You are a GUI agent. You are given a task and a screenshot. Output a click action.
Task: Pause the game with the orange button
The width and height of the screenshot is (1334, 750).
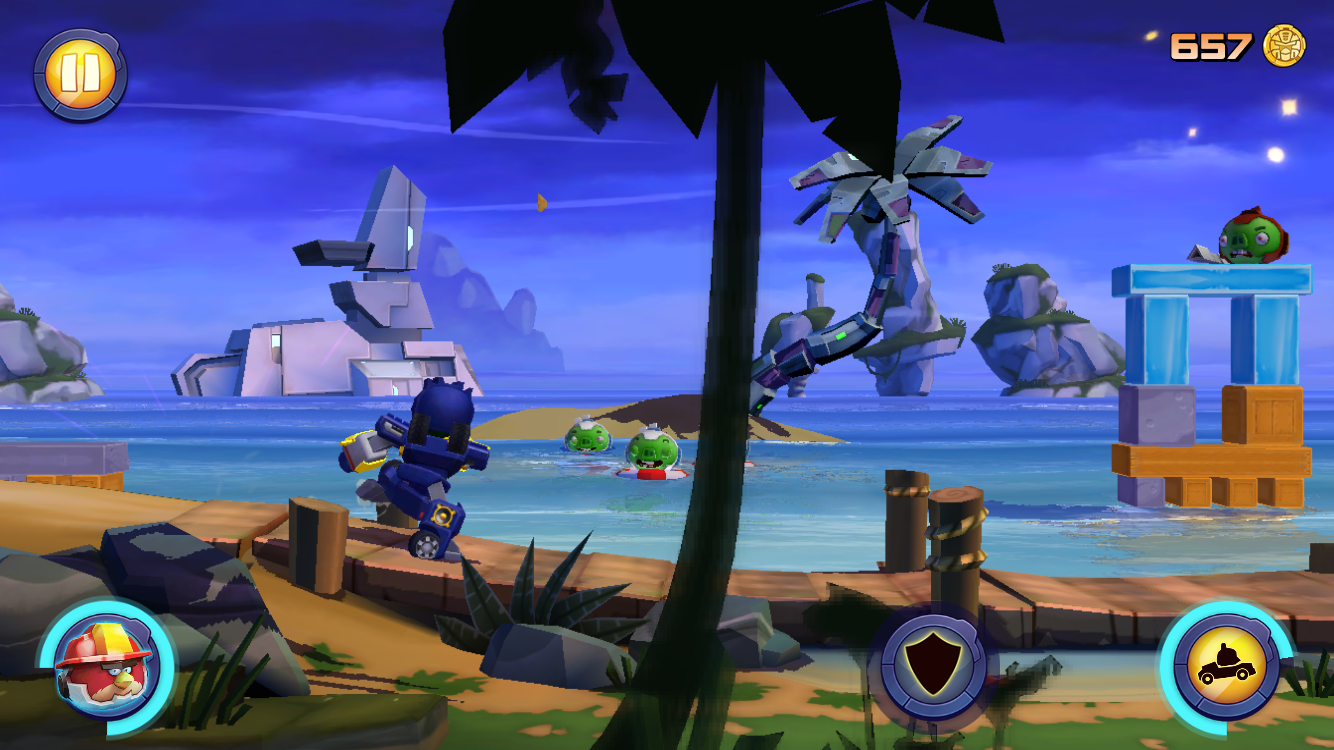tap(79, 75)
